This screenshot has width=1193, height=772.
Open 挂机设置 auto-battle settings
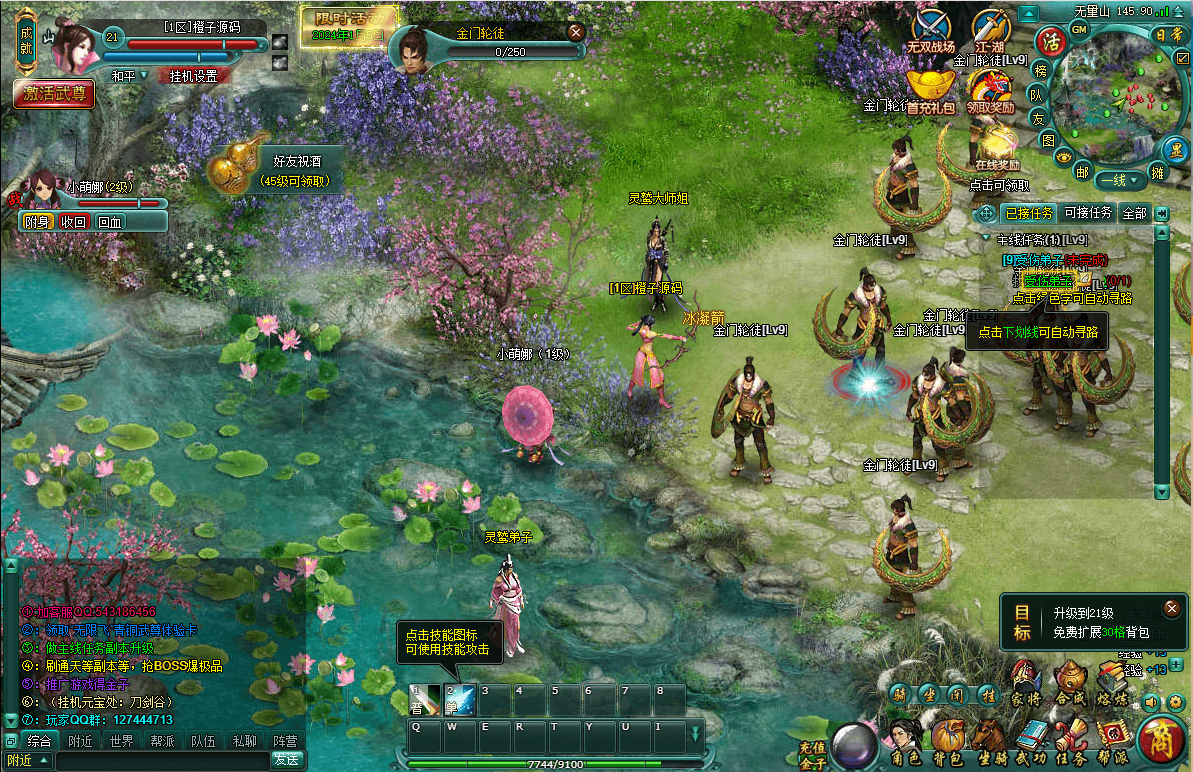click(194, 76)
